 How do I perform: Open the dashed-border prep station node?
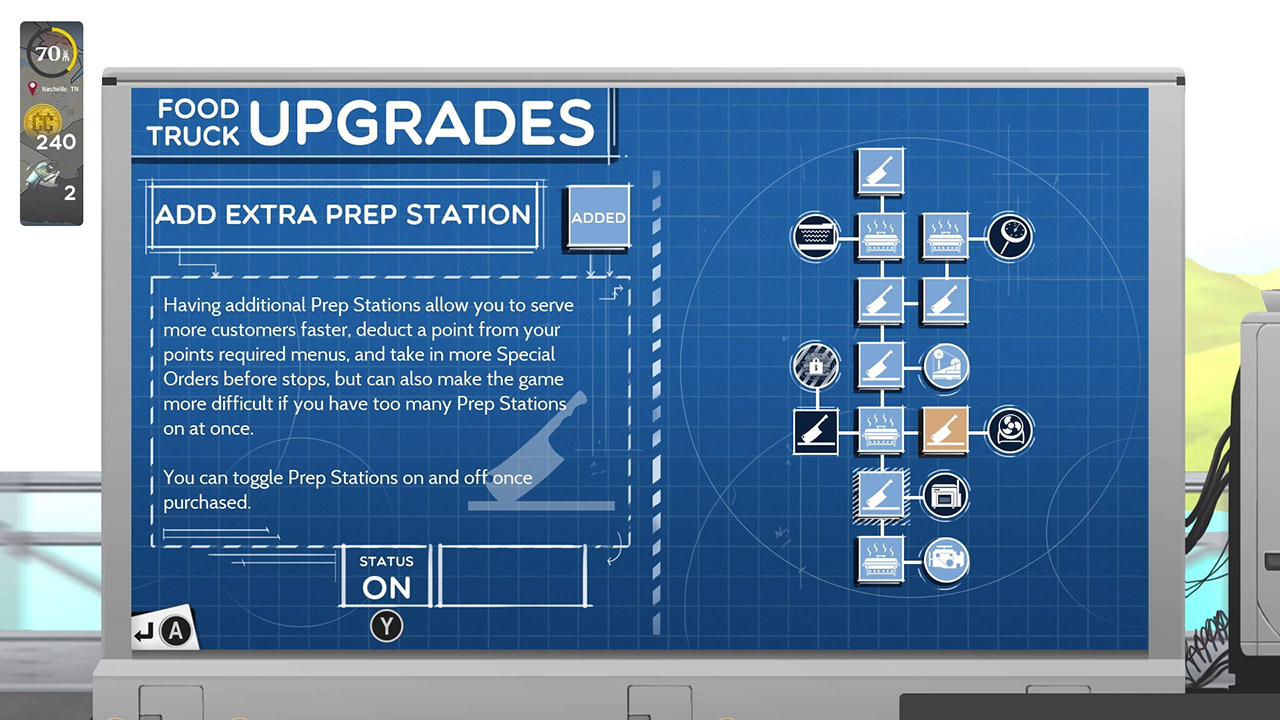click(x=880, y=496)
